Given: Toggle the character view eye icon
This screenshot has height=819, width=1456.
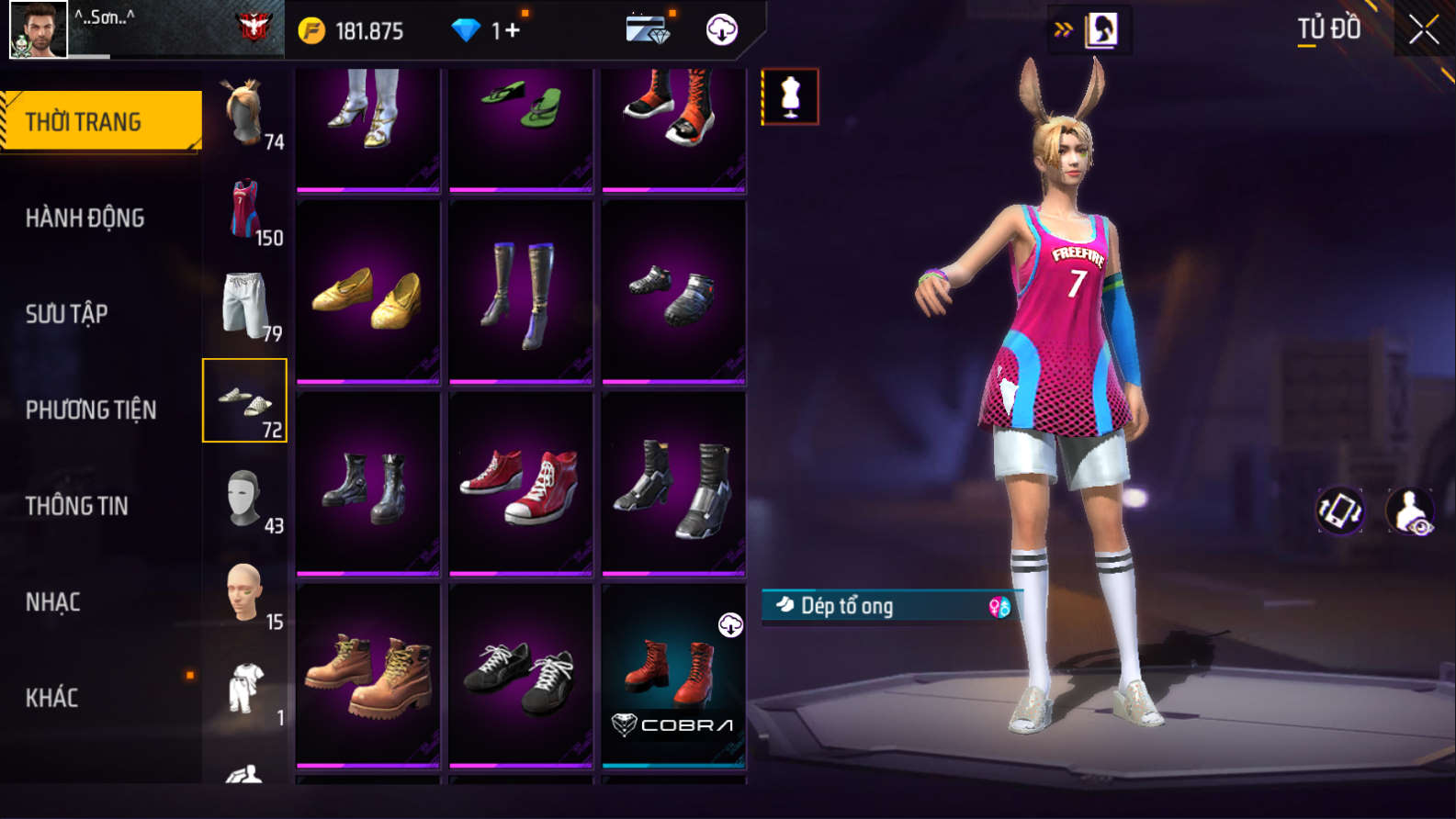Looking at the screenshot, I should pyautogui.click(x=1410, y=510).
